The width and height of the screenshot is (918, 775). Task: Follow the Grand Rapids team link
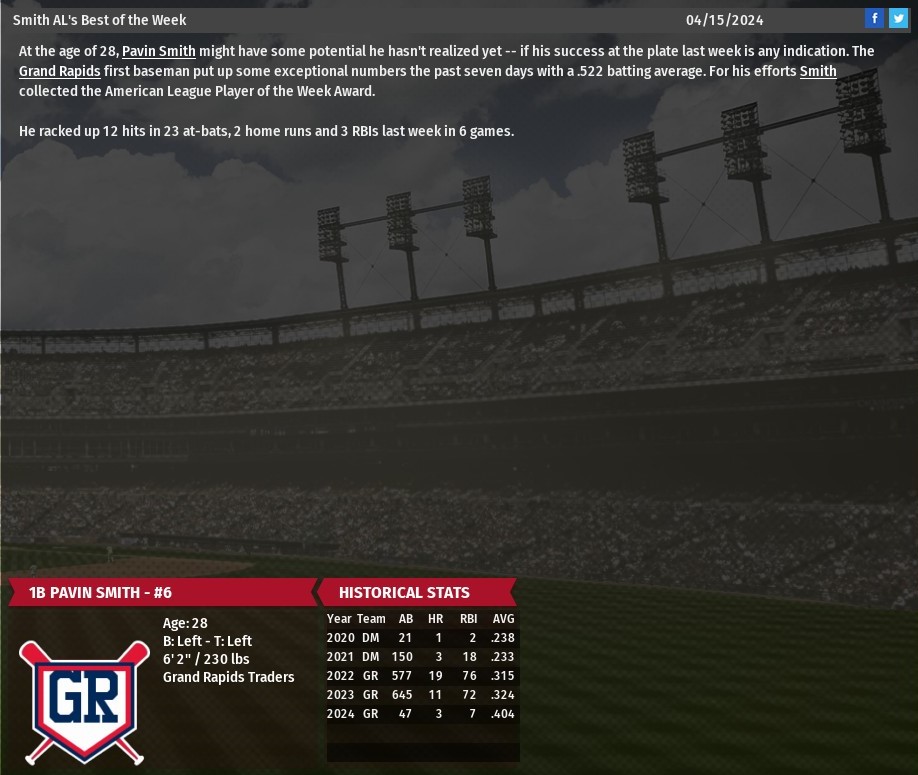click(x=59, y=71)
